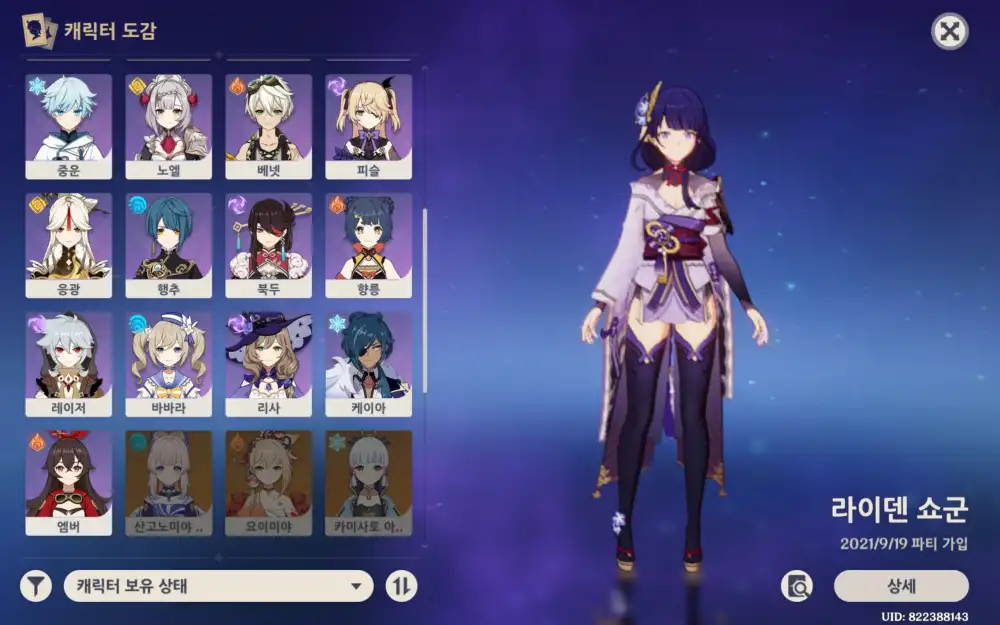Toggle the sort order arrows button
This screenshot has height=625, width=1000.
click(401, 586)
